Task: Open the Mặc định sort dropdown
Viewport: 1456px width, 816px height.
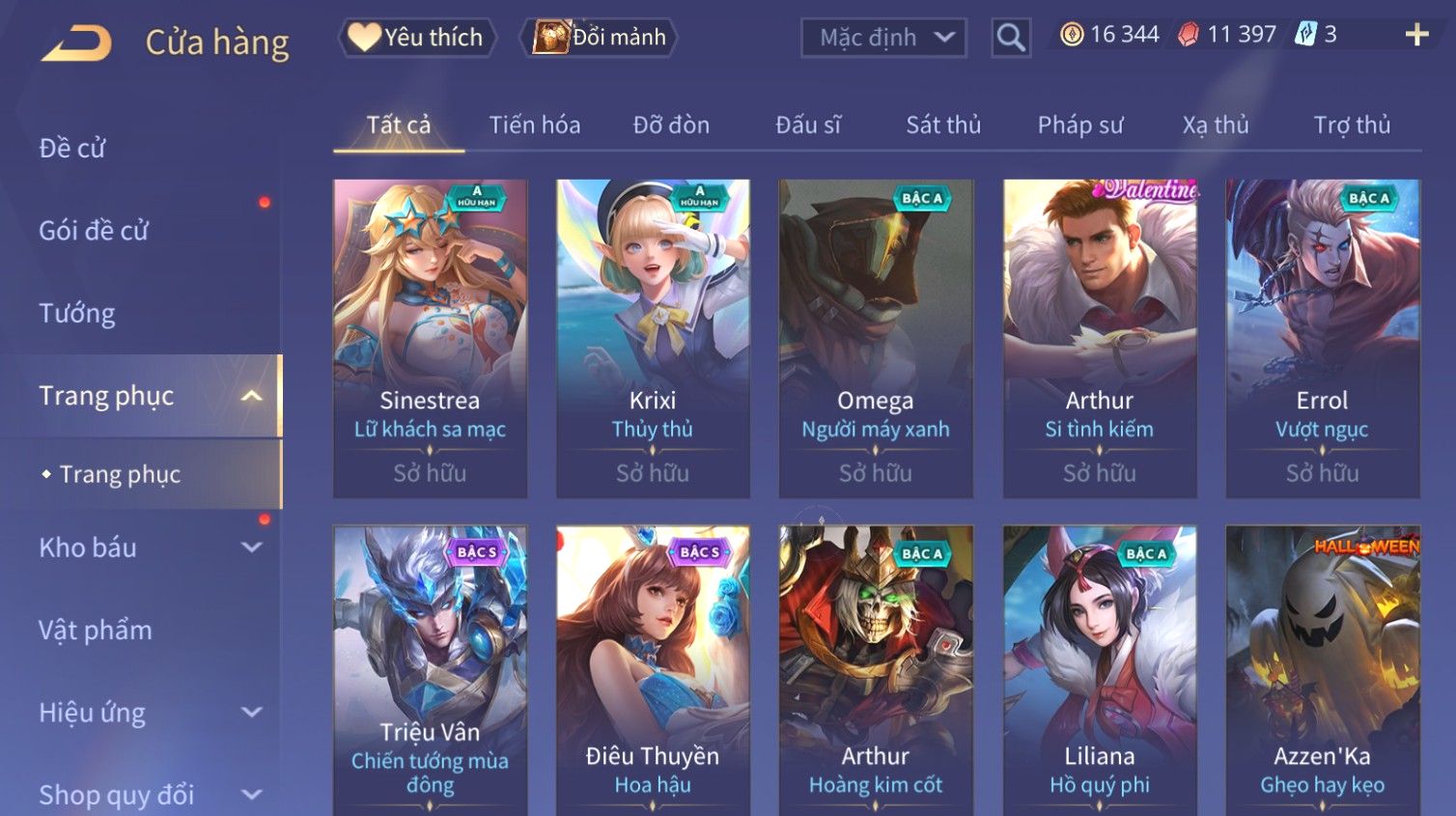Action: click(883, 38)
